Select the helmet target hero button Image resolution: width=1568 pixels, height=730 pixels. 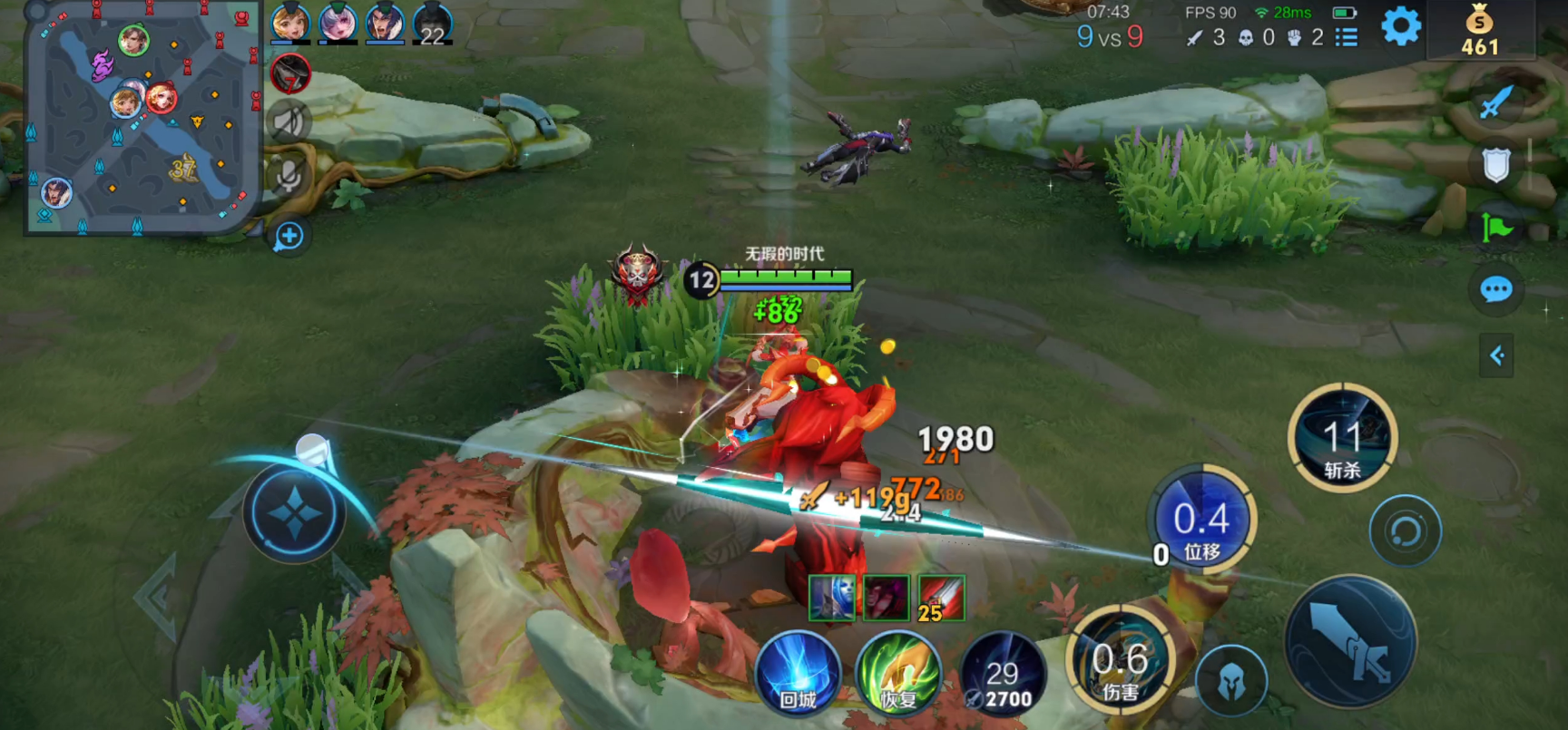[1230, 681]
